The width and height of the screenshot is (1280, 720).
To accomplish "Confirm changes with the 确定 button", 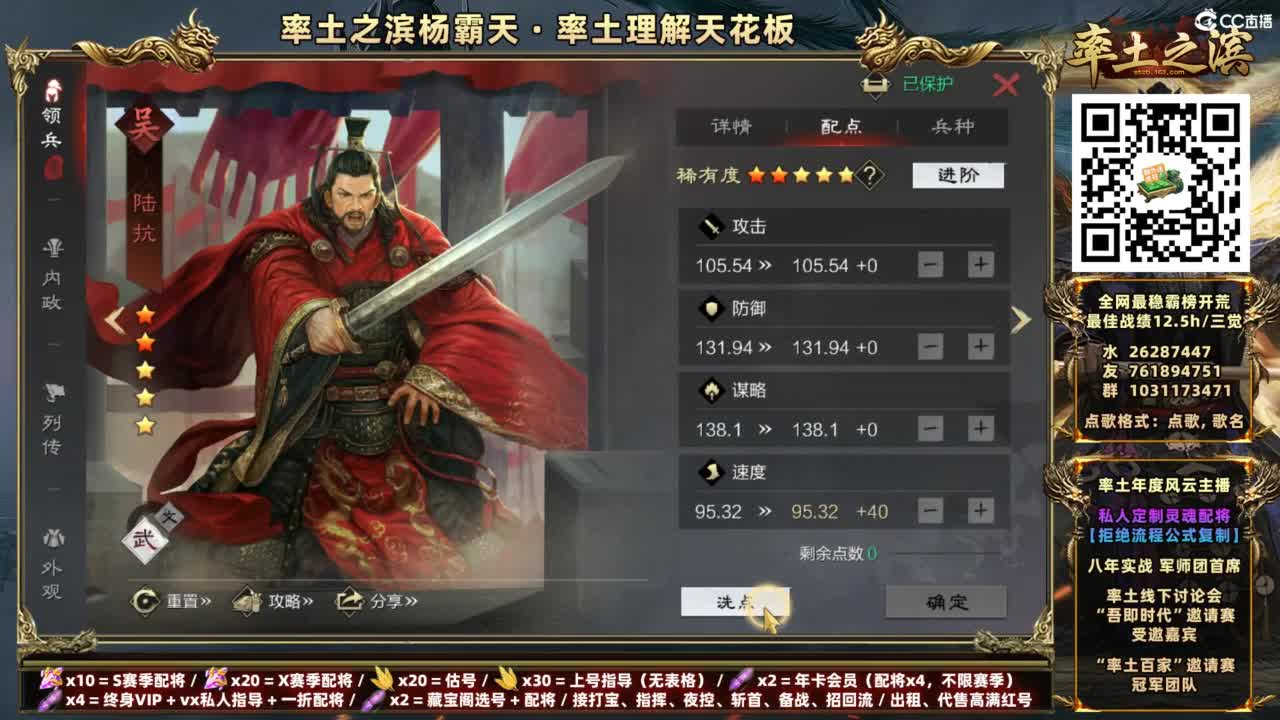I will [944, 603].
